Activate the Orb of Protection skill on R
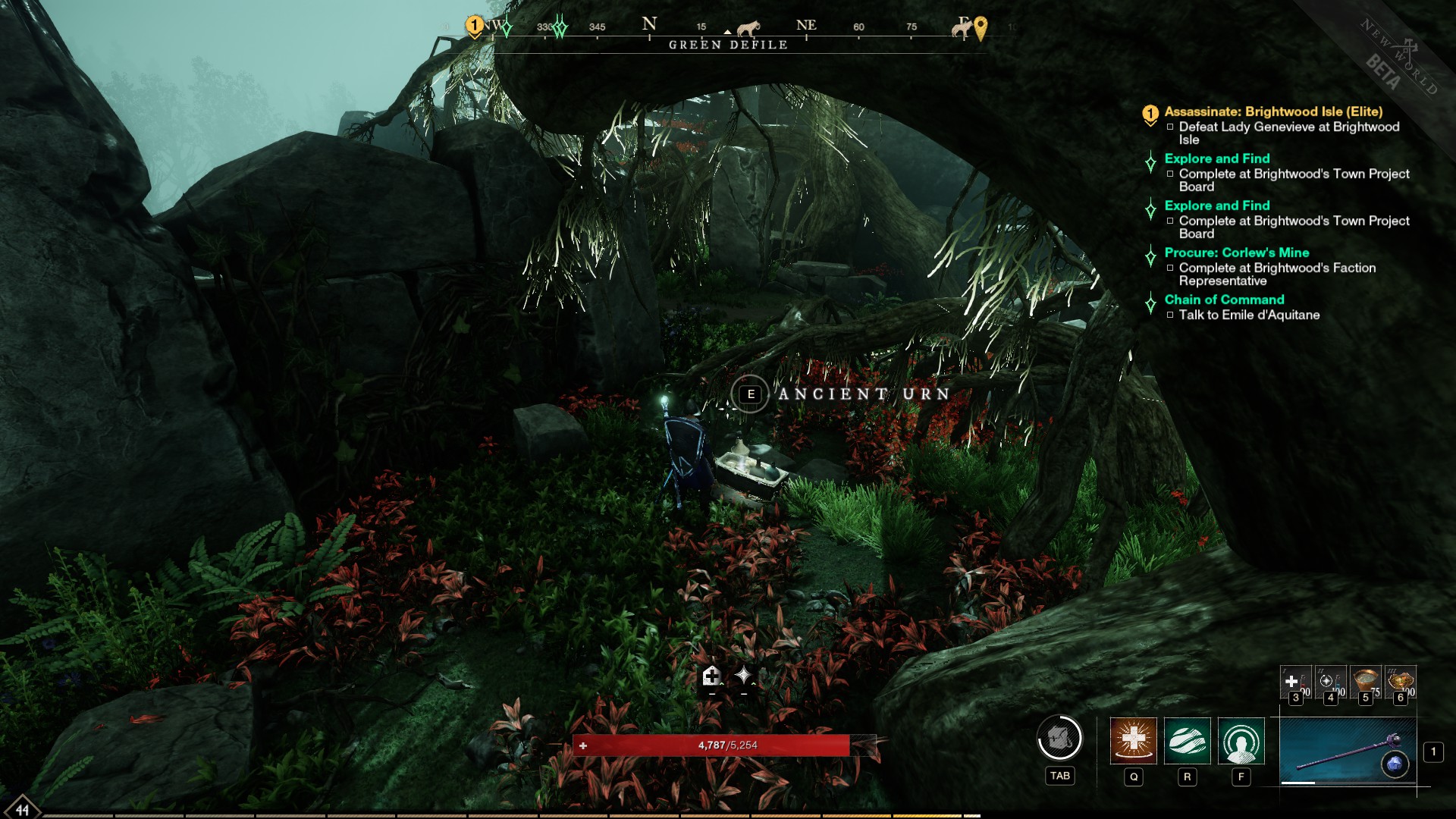This screenshot has width=1456, height=819. pyautogui.click(x=1187, y=744)
